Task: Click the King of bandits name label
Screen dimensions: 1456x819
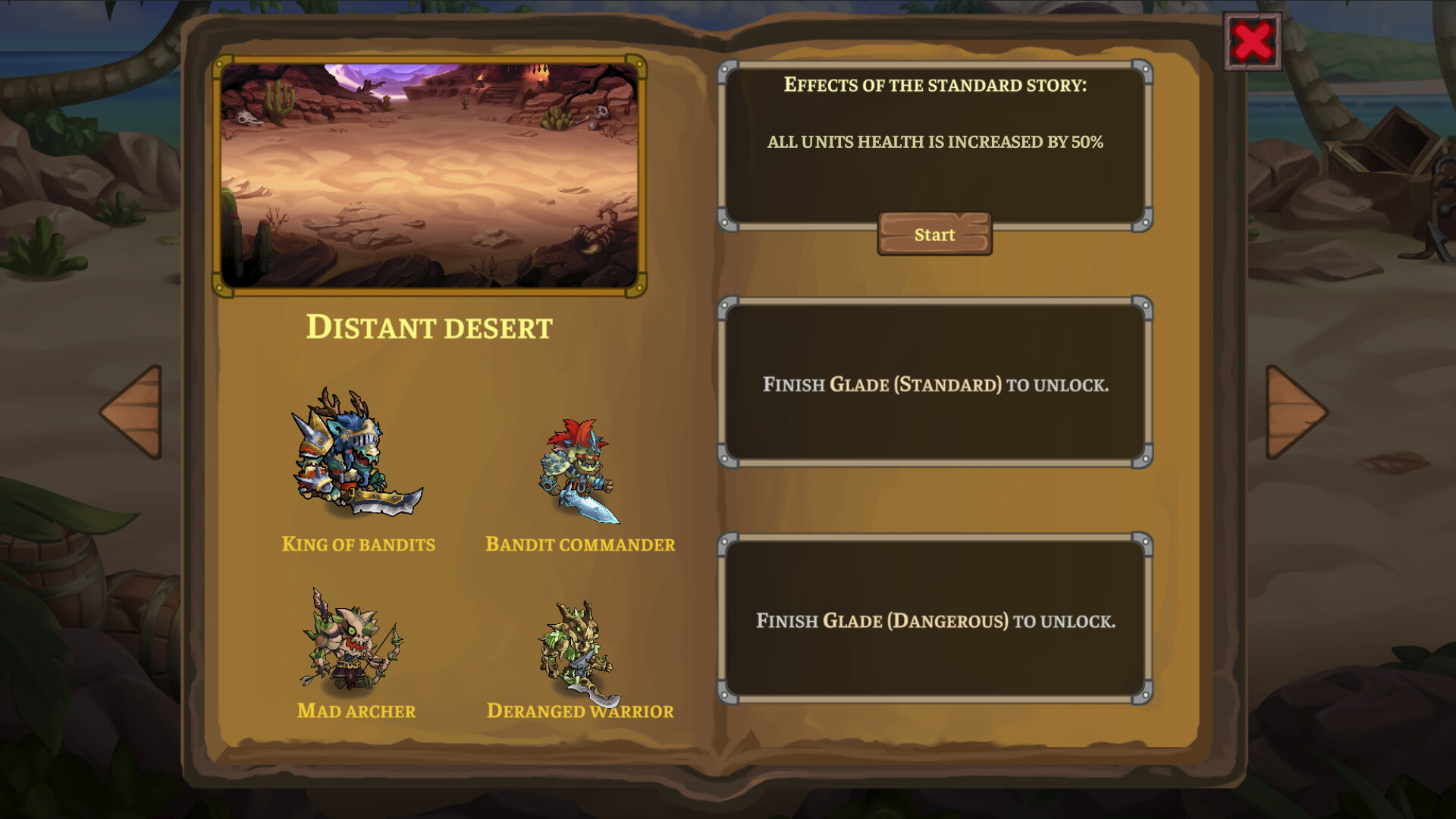Action: [x=358, y=544]
